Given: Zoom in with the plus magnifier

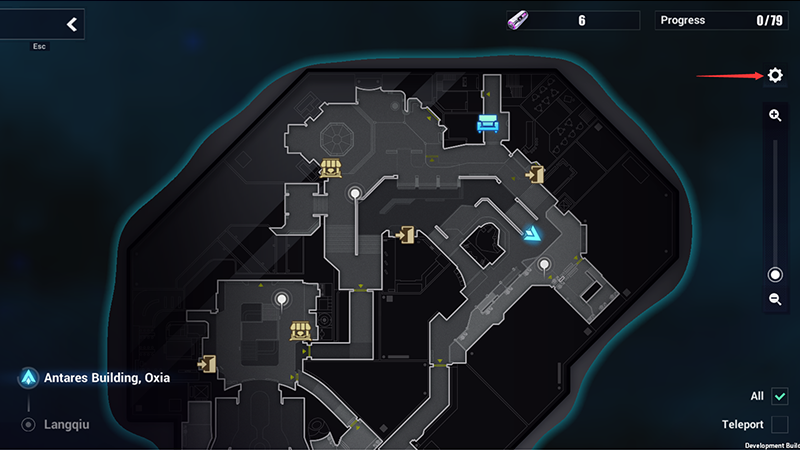Looking at the screenshot, I should 775,116.
